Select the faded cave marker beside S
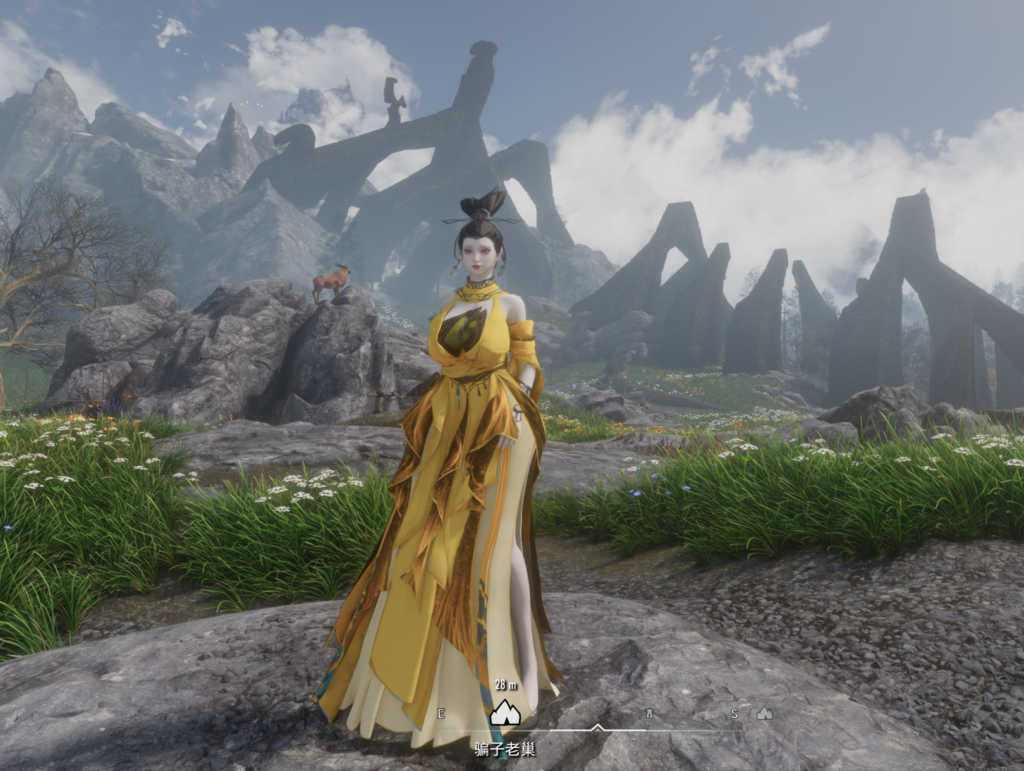Image resolution: width=1024 pixels, height=771 pixels. click(765, 713)
